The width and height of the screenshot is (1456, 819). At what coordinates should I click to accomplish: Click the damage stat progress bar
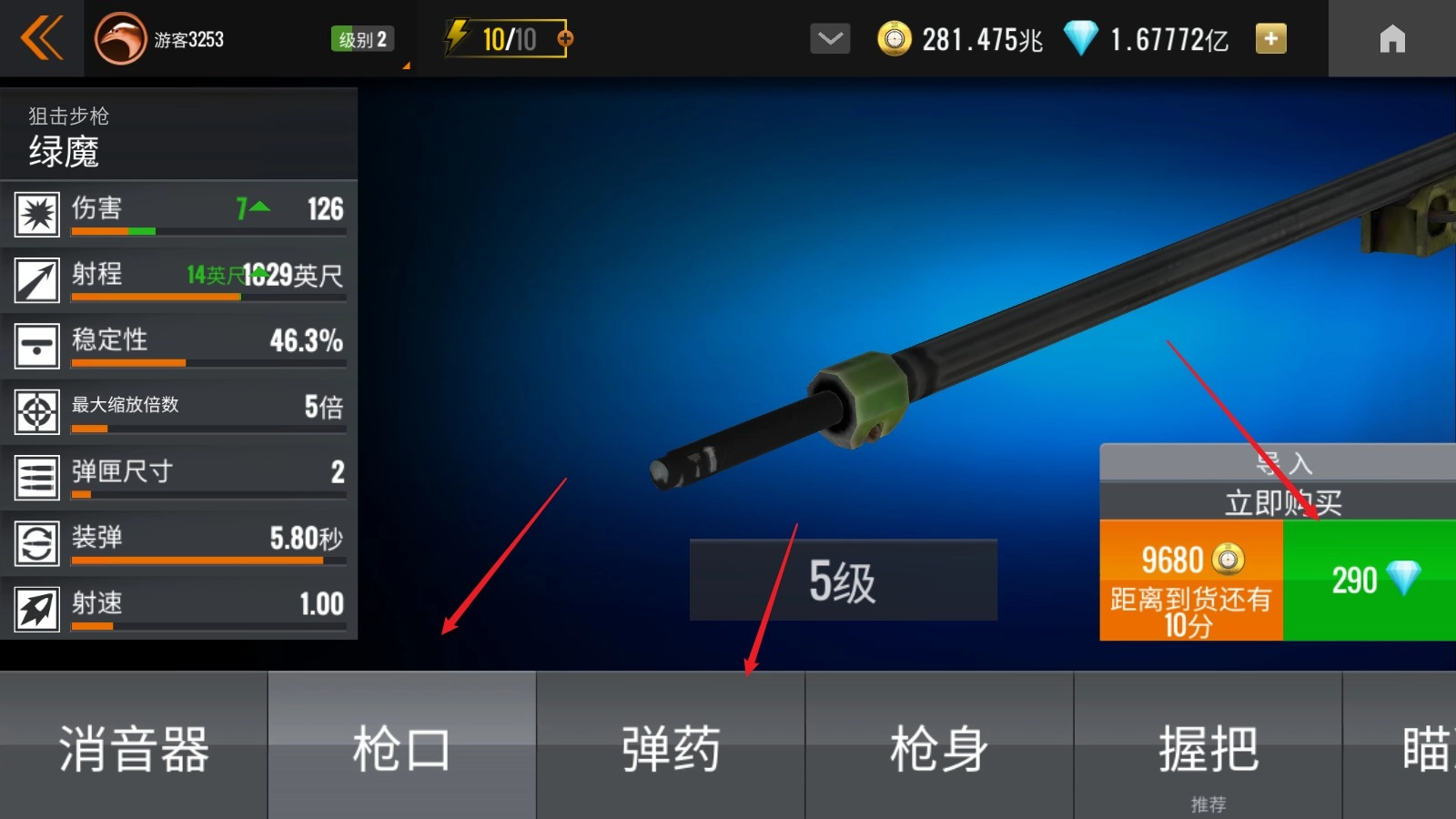[207, 231]
